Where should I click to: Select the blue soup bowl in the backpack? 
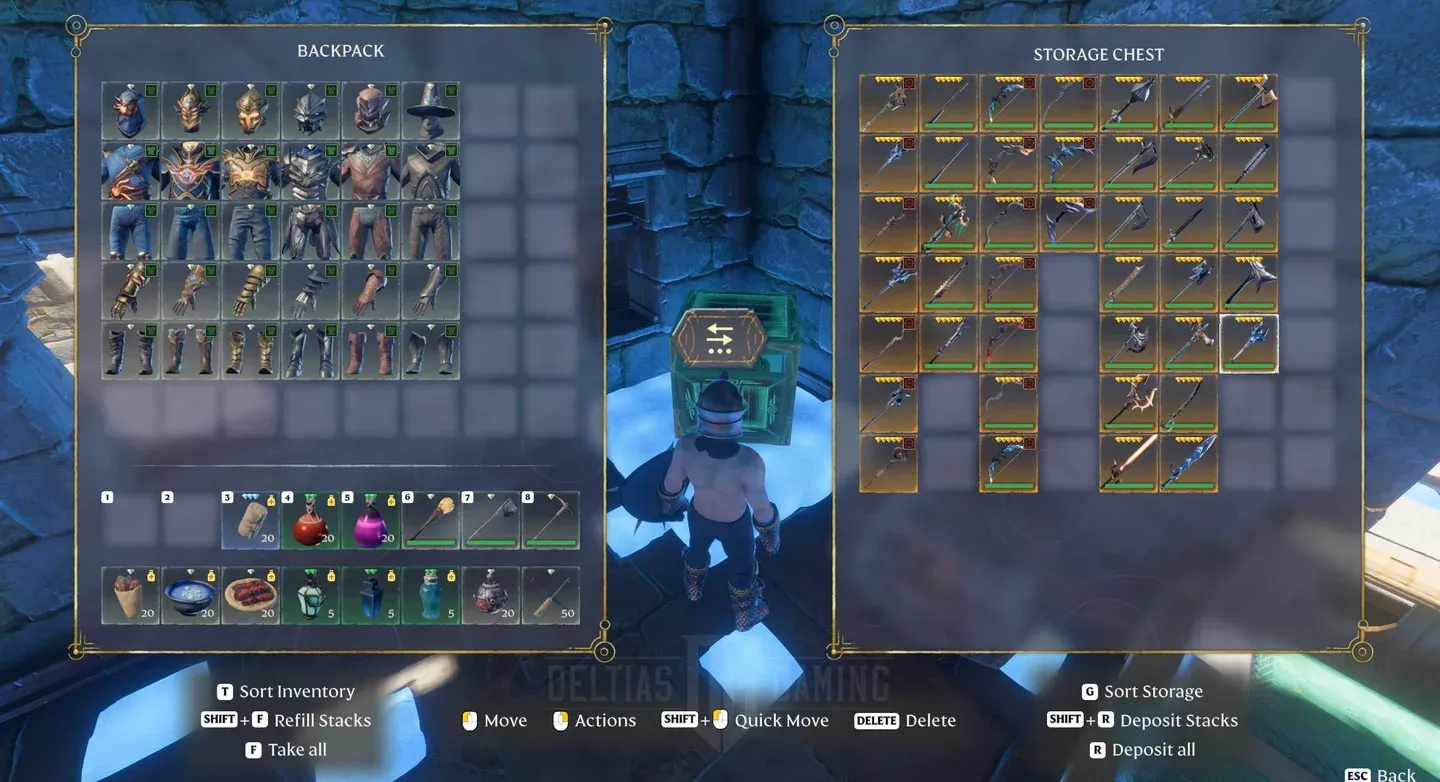(191, 595)
